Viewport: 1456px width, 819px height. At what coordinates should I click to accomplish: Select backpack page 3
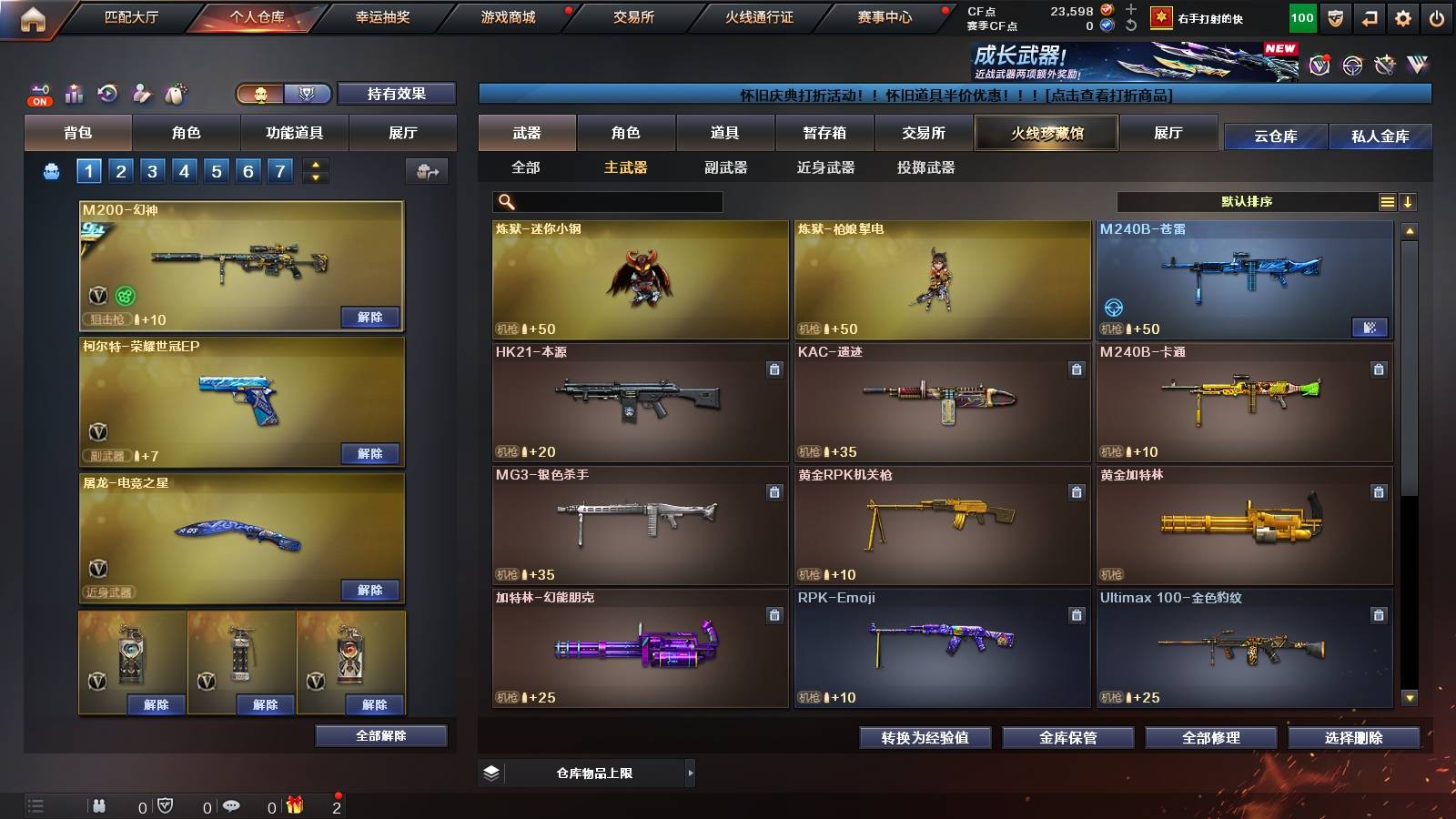[152, 170]
